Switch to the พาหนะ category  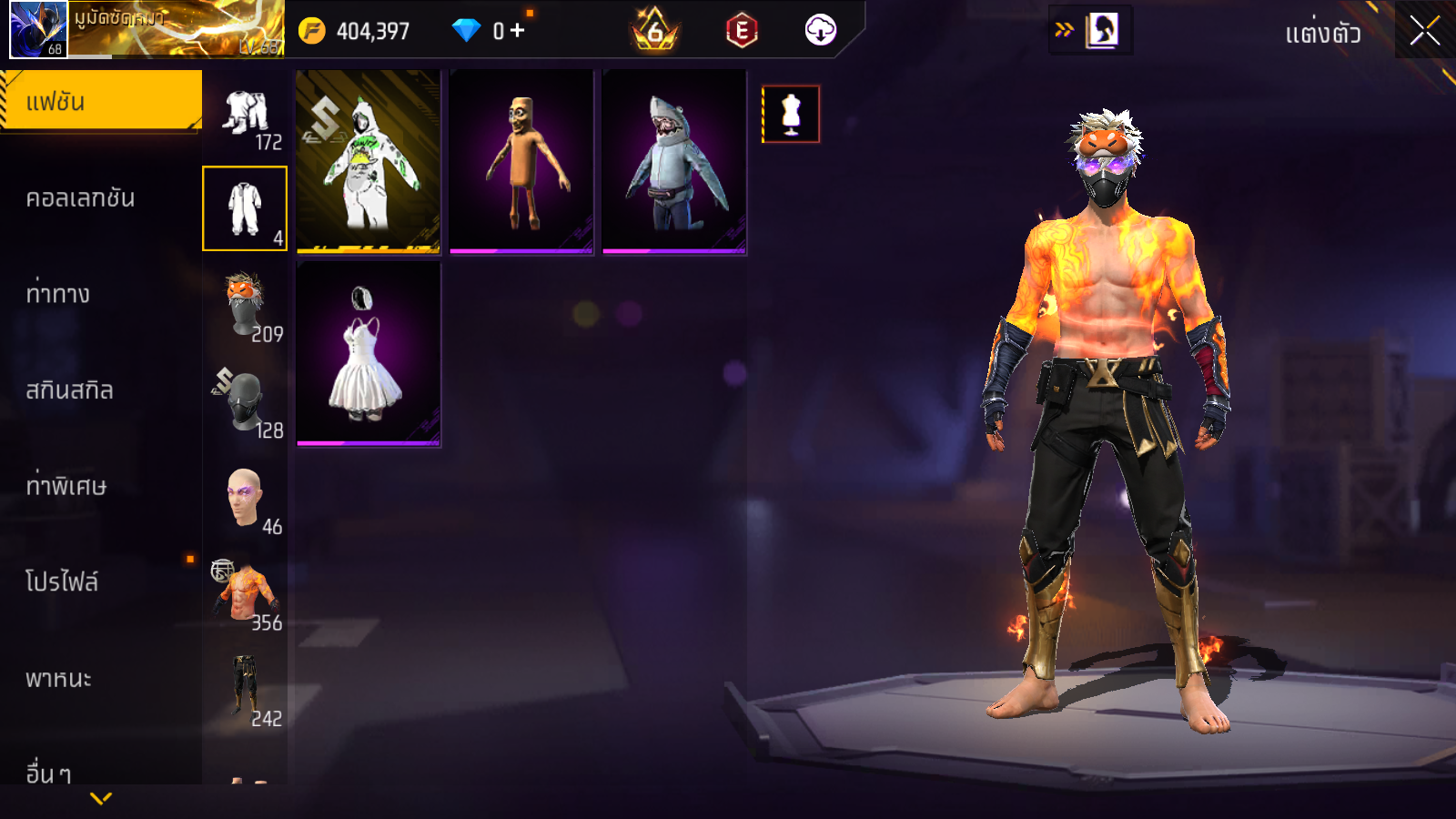58,679
